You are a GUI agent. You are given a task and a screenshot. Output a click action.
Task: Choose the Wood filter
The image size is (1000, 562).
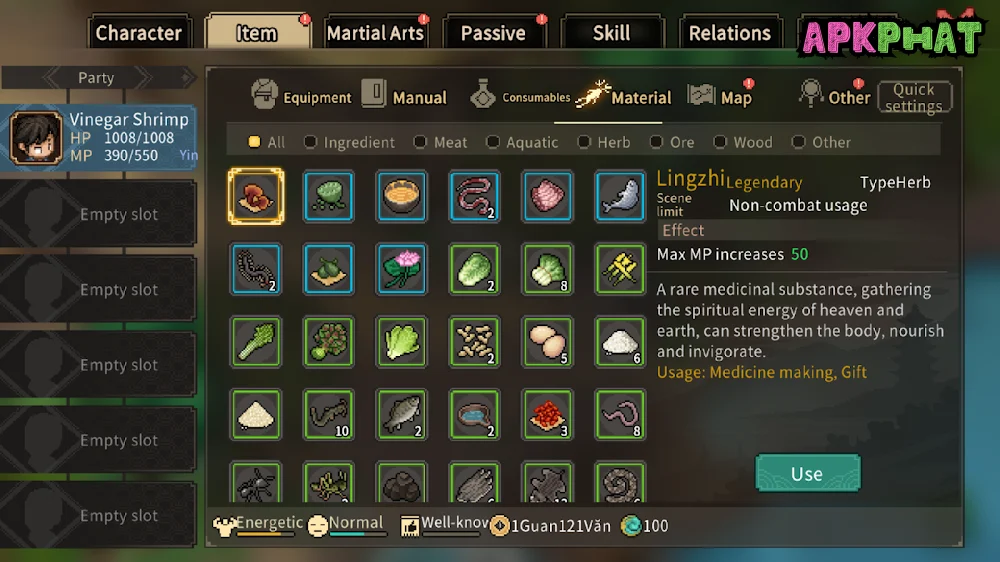pyautogui.click(x=744, y=142)
